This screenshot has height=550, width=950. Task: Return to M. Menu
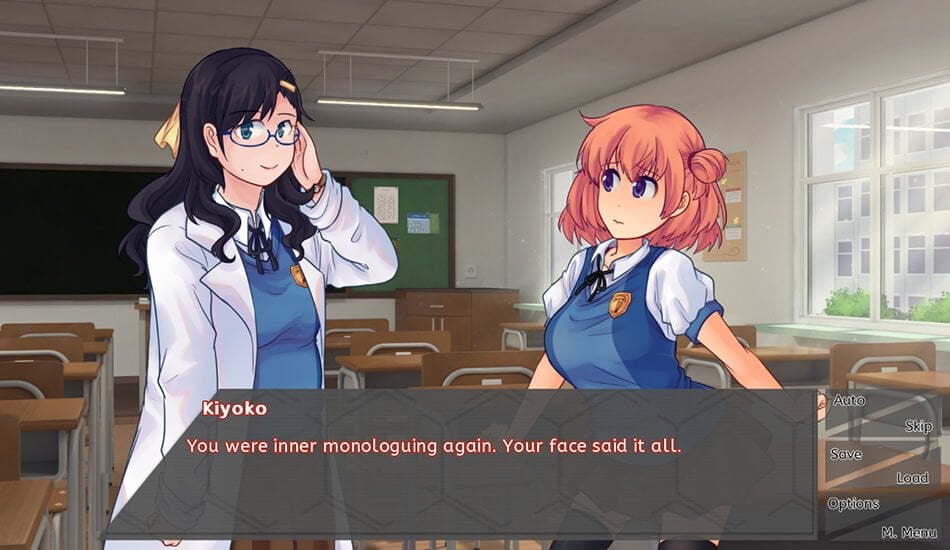click(909, 531)
